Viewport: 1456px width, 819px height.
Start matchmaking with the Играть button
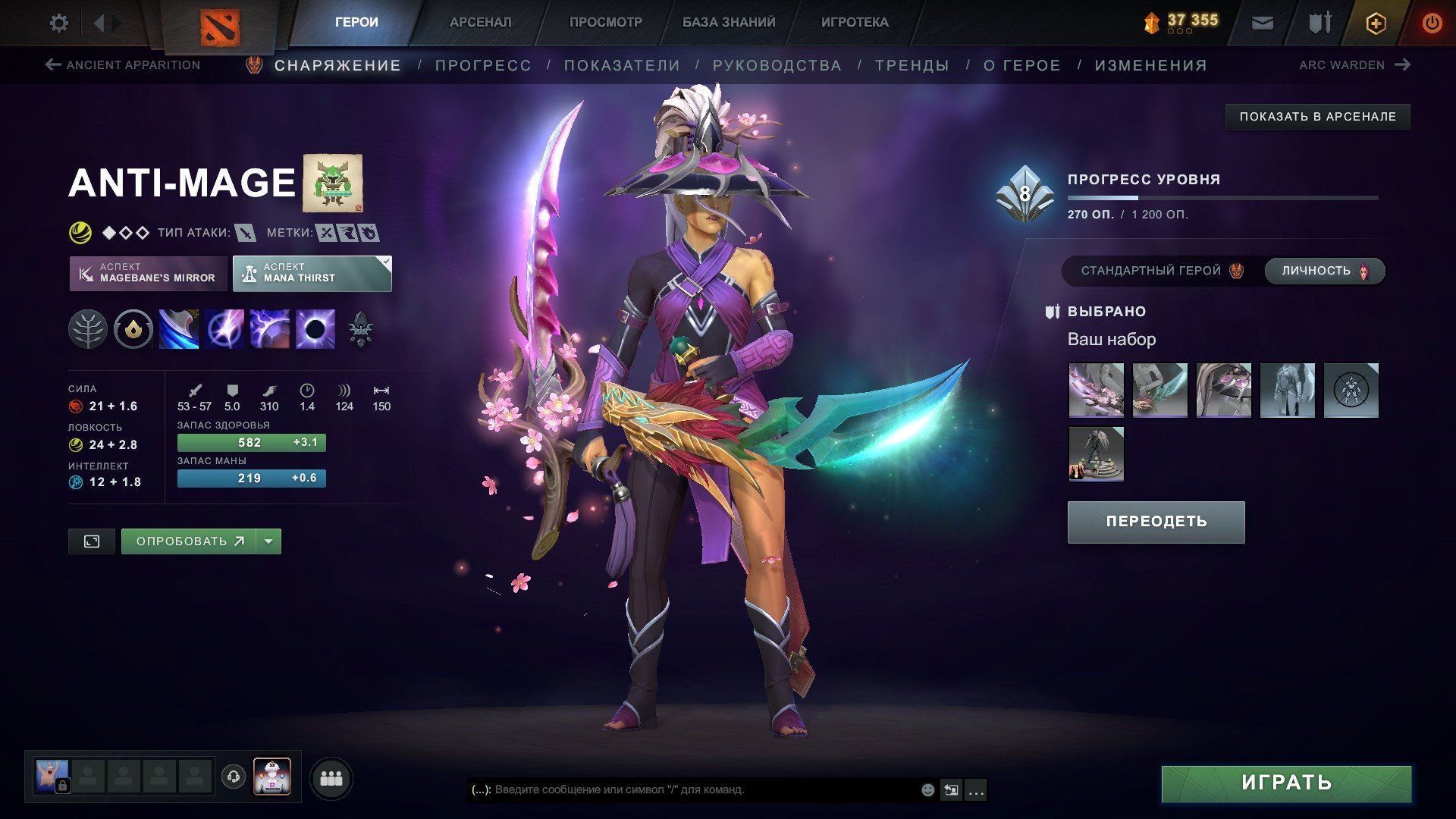click(x=1286, y=783)
